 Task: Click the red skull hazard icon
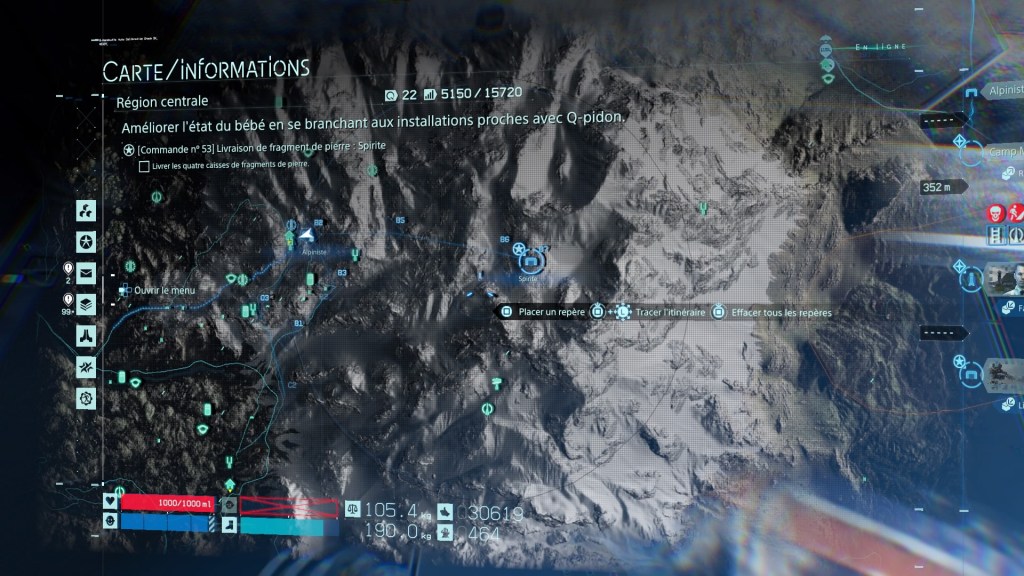[x=996, y=212]
